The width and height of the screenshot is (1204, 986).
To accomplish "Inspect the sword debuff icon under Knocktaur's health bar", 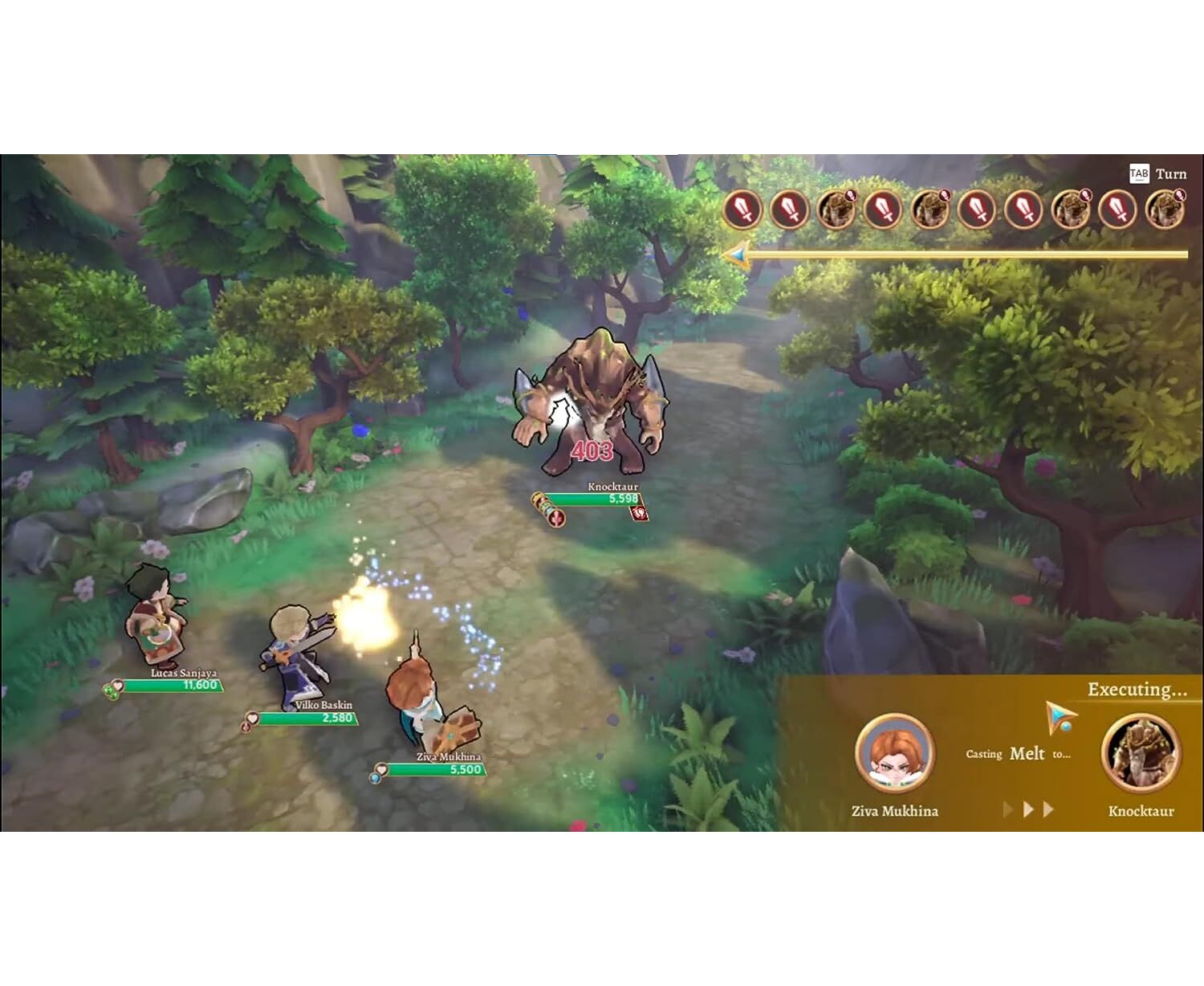I will pyautogui.click(x=556, y=518).
